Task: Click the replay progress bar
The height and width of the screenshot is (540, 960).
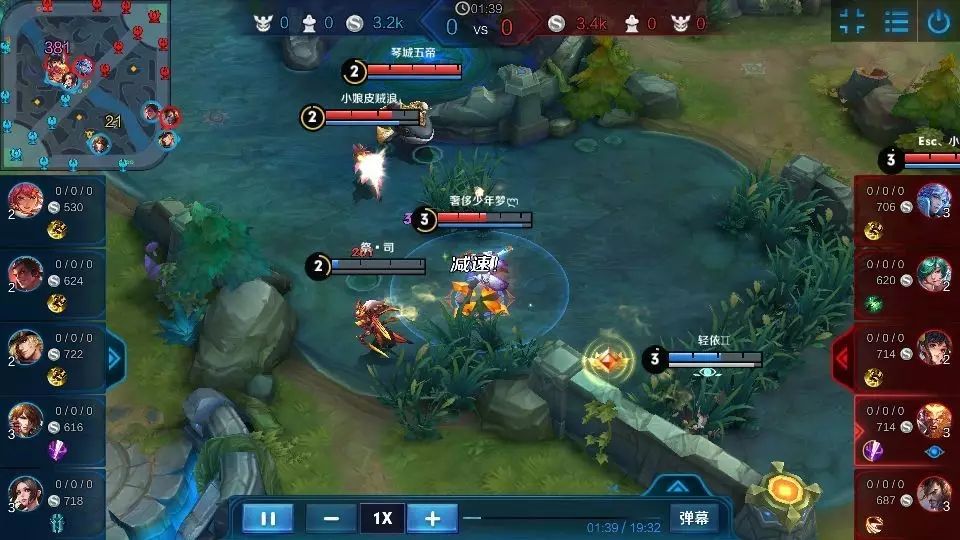Action: (560, 518)
